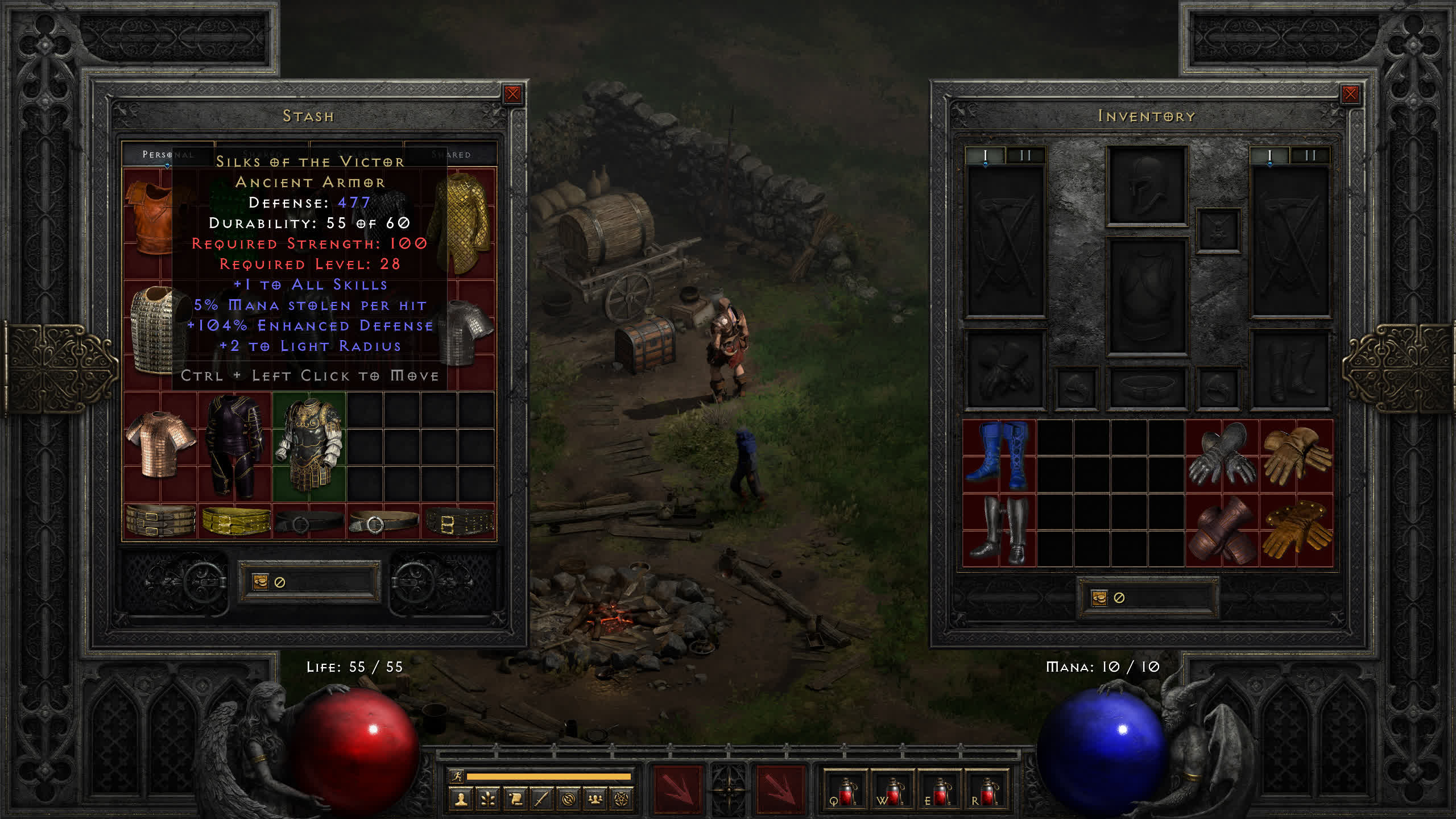The height and width of the screenshot is (819, 1456).
Task: Pick up the yellow belt in stash
Action: pyautogui.click(x=235, y=521)
